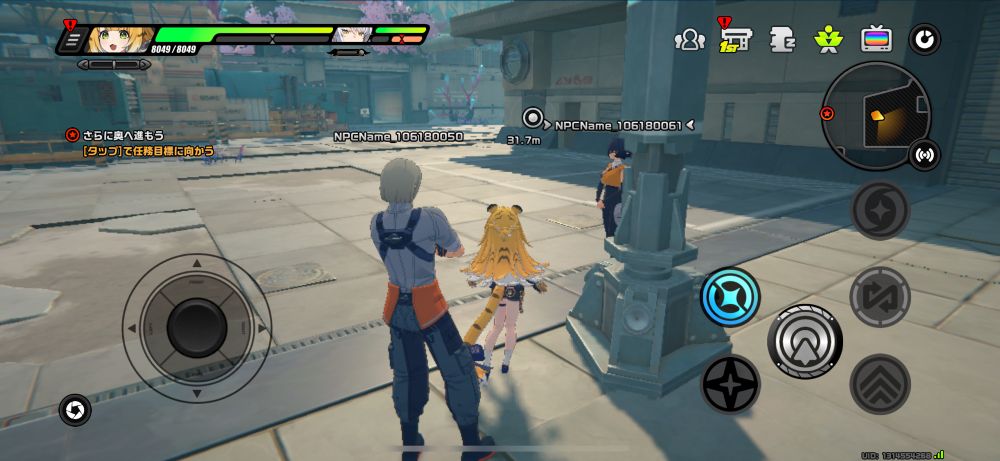
Task: Tap the quest tracker to head to objective
Action: click(x=150, y=143)
